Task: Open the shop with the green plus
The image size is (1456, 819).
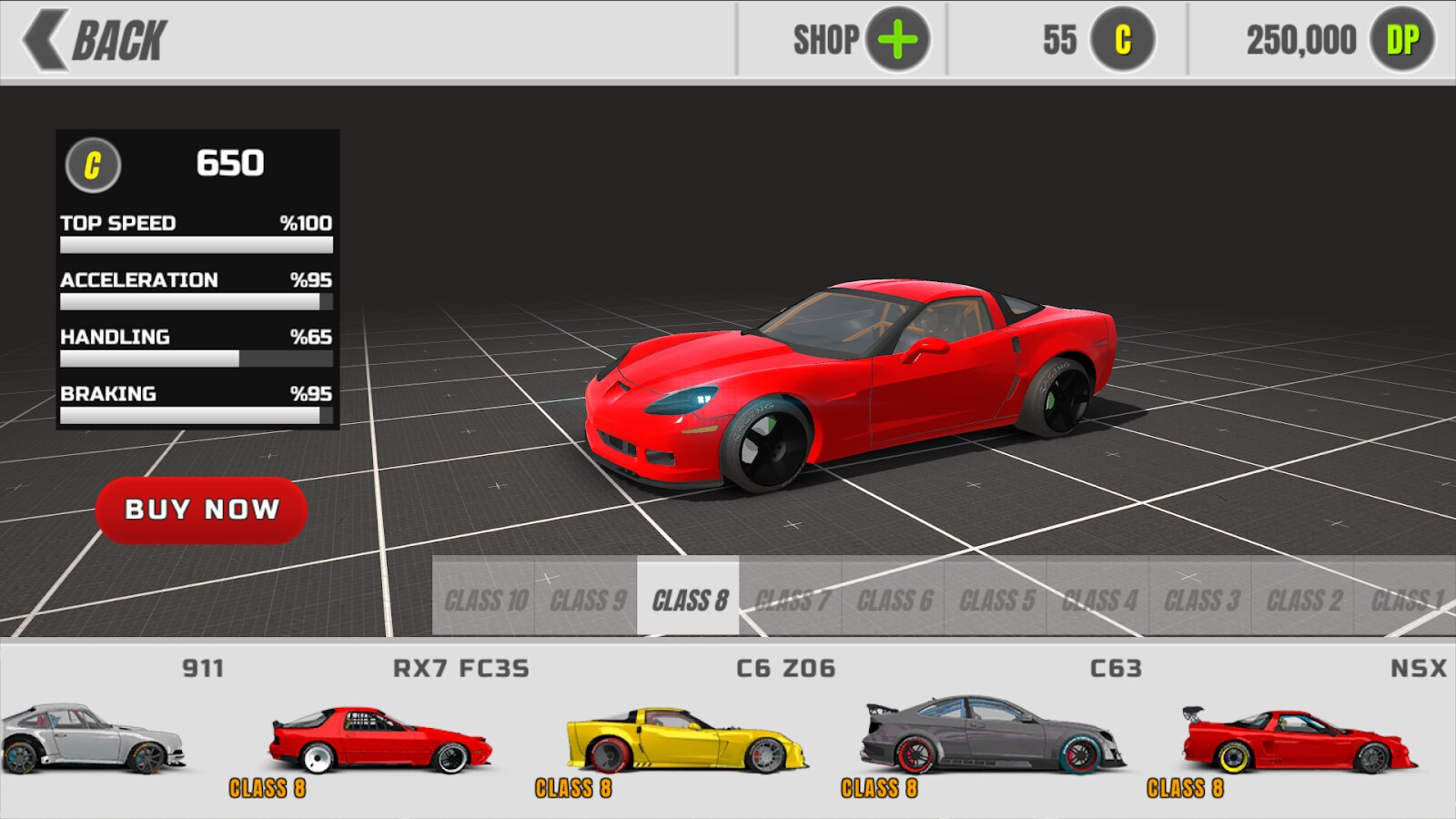Action: pyautogui.click(x=897, y=40)
